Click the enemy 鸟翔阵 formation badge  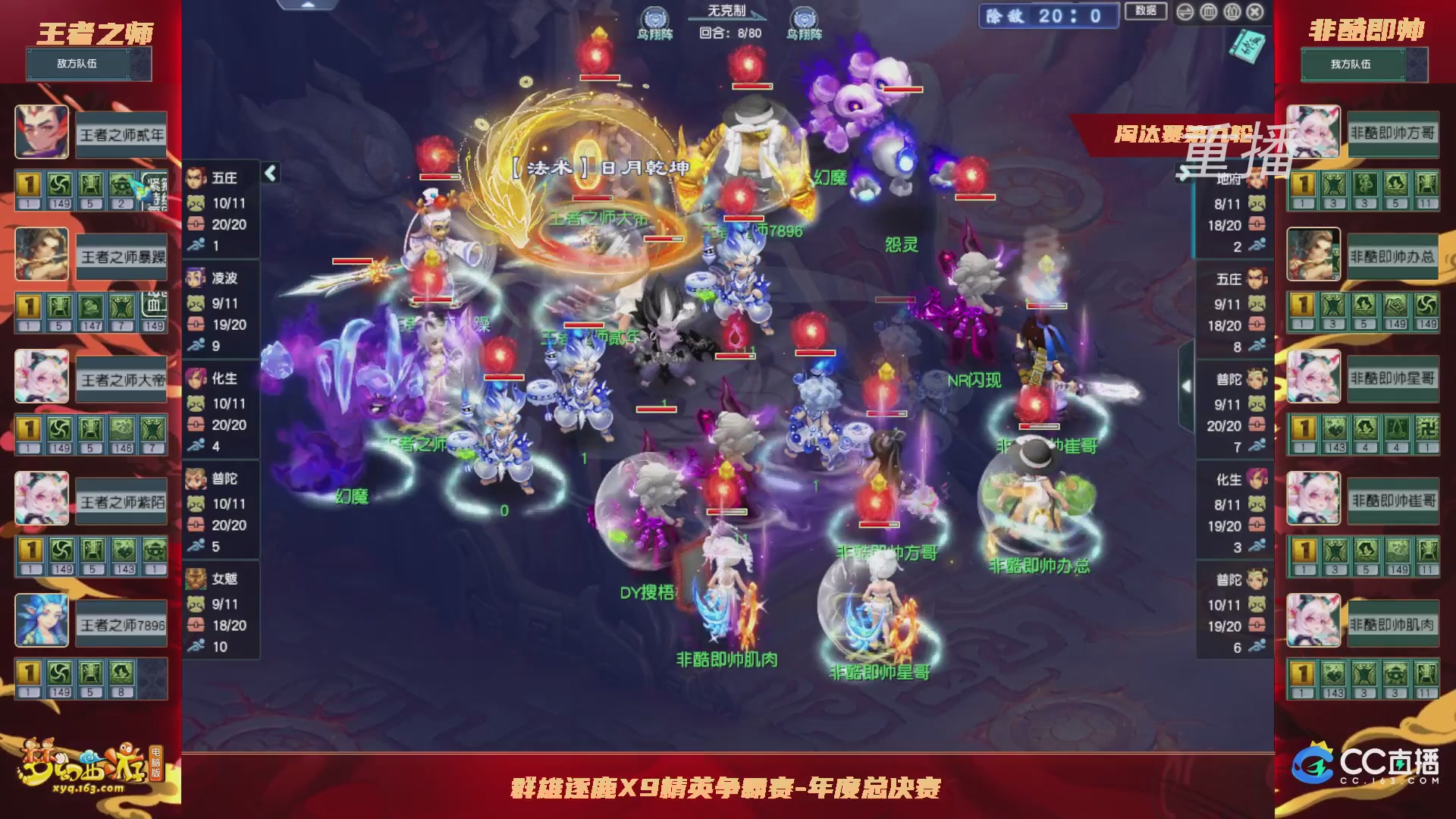click(655, 17)
